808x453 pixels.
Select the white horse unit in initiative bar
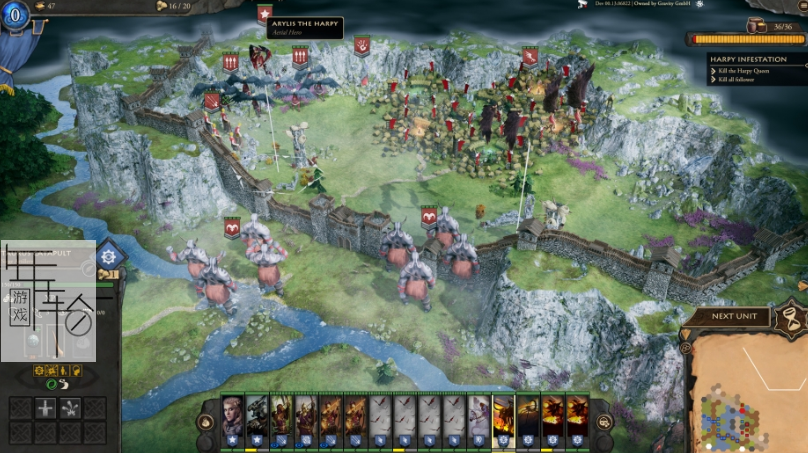[479, 411]
